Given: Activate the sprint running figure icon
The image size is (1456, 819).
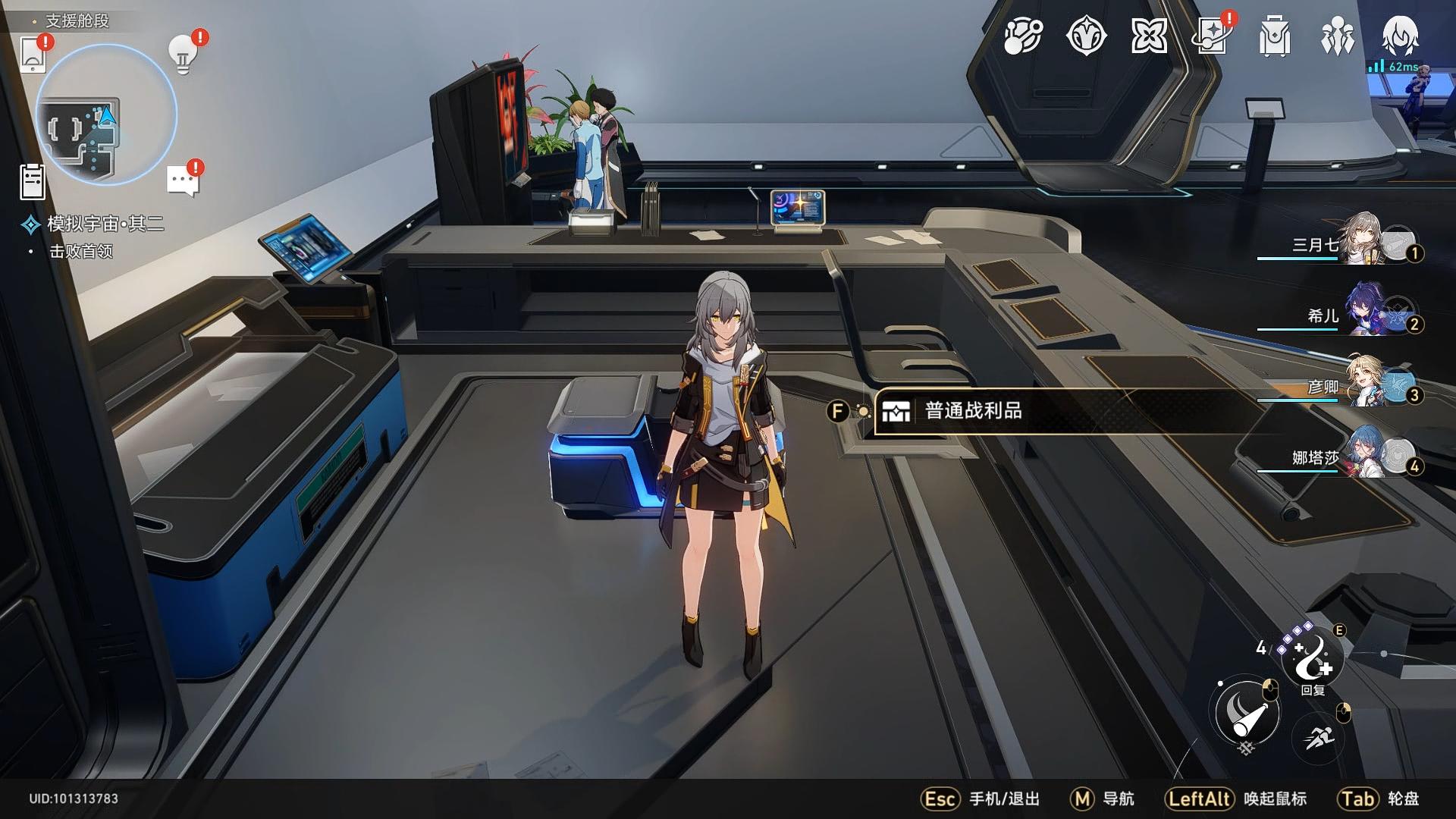Looking at the screenshot, I should click(x=1318, y=736).
